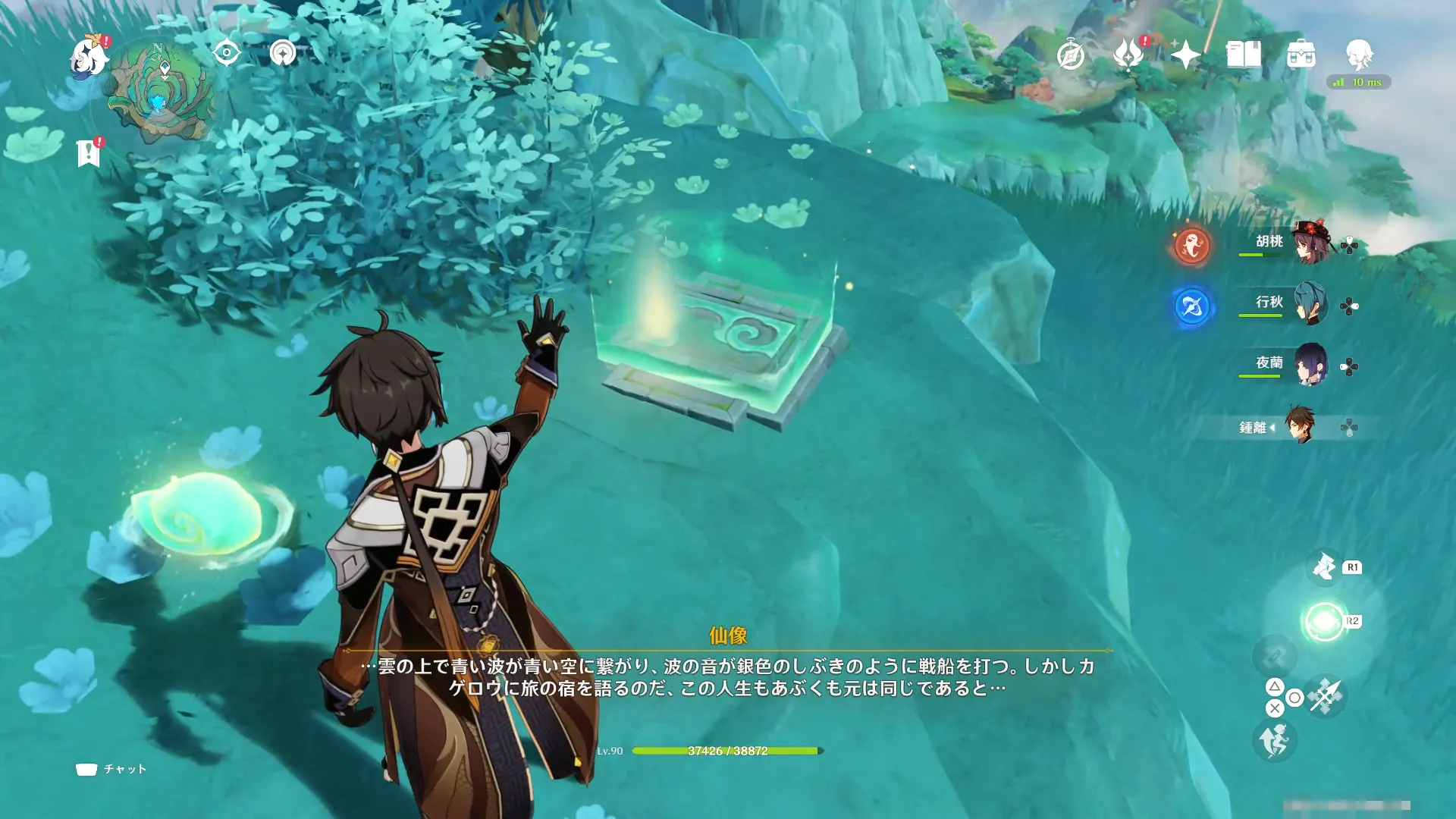Open the Adventurer Handbook book icon
1456x819 pixels.
pyautogui.click(x=1243, y=55)
